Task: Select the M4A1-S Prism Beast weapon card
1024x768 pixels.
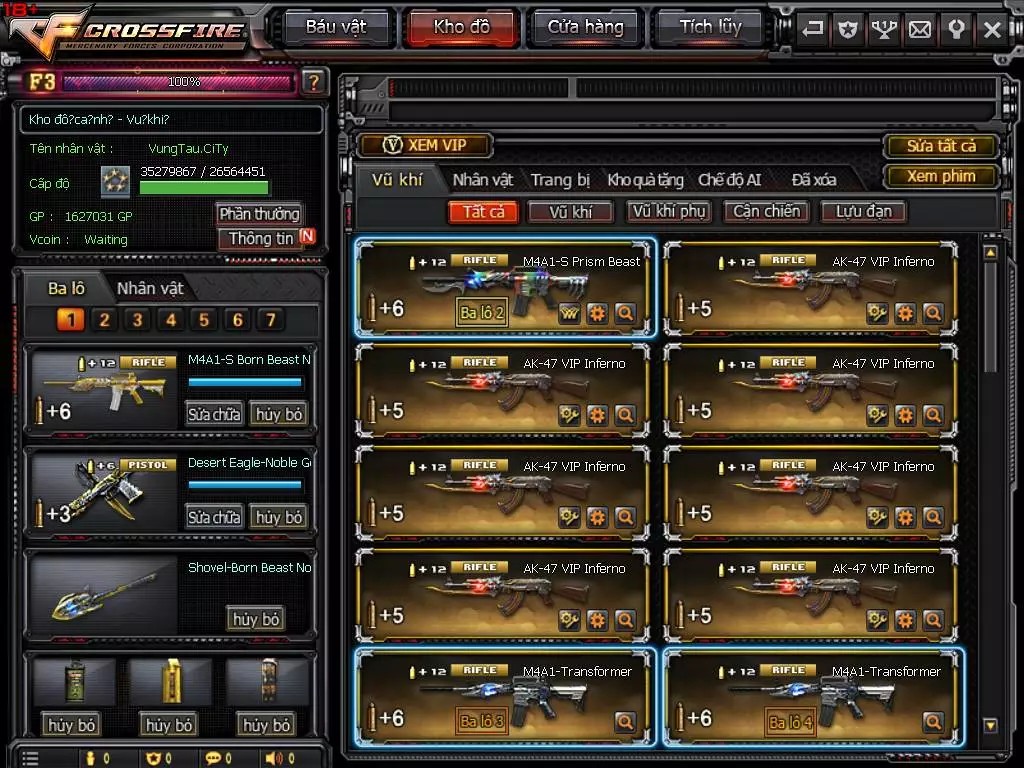Action: (505, 289)
